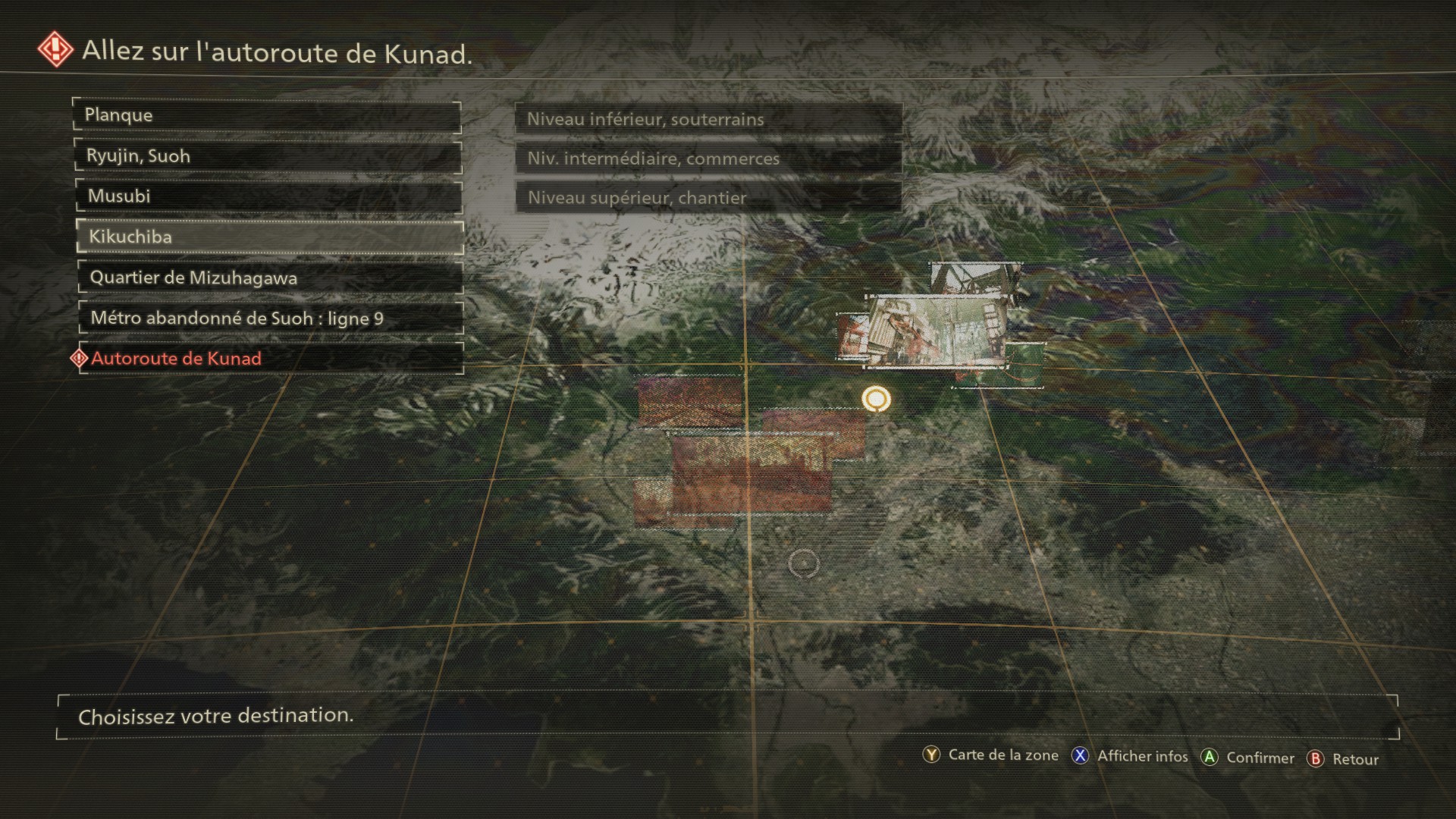
Task: Click the red objective diamond icon
Action: click(x=56, y=50)
